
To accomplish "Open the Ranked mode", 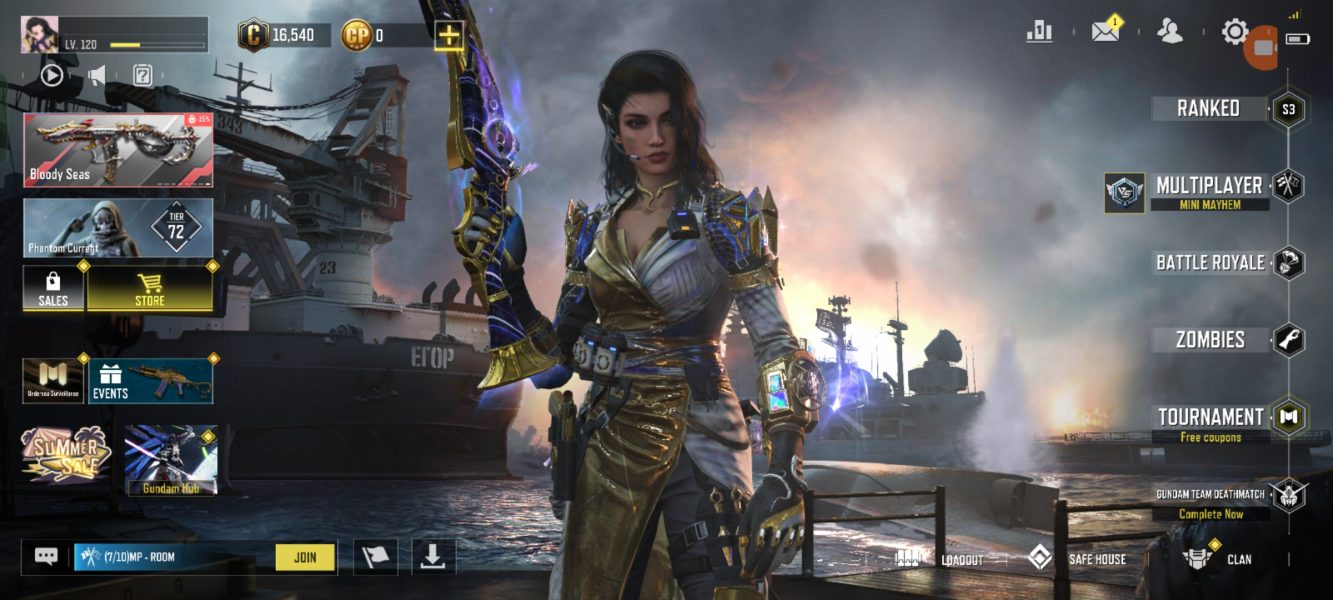I will point(1210,109).
